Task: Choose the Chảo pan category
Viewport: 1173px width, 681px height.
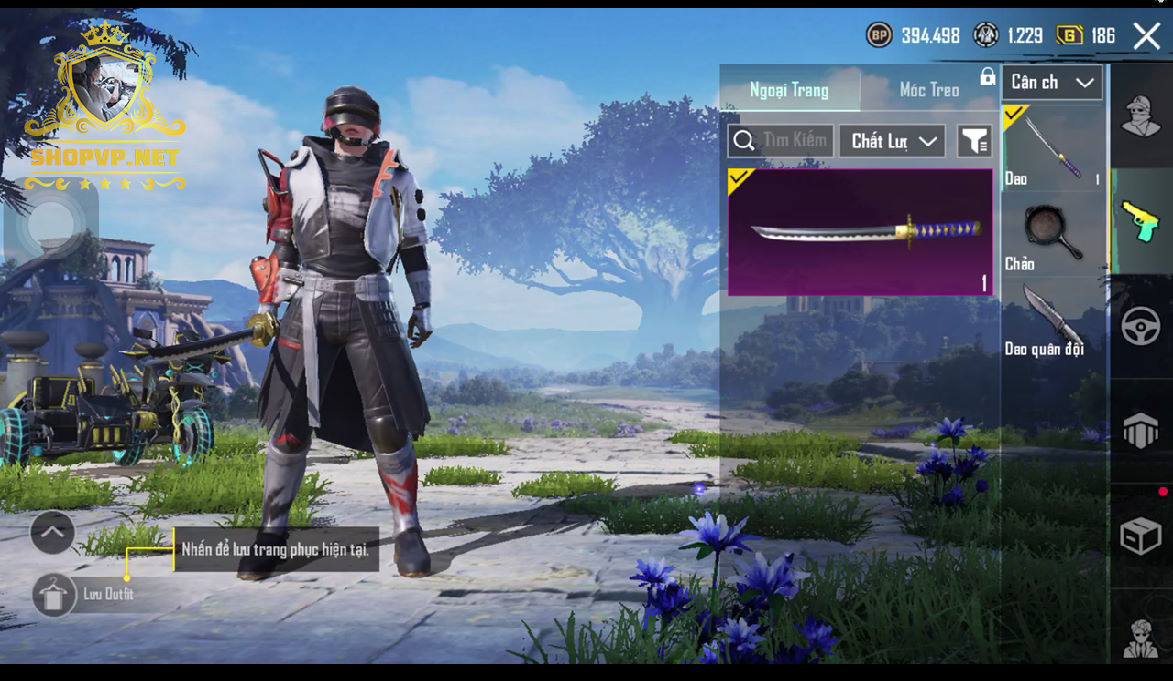Action: (x=1052, y=236)
